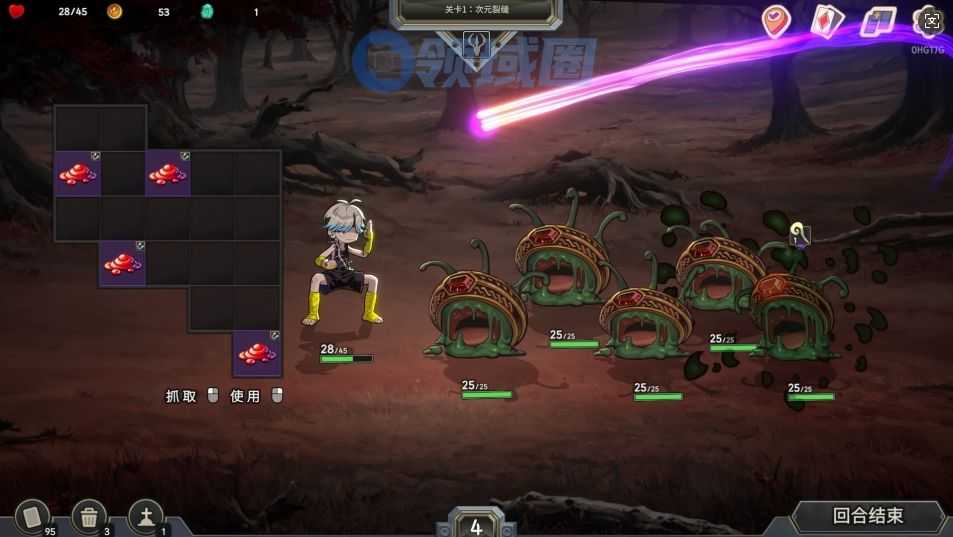Click the purple panels icon
Screen dimensions: 953x537
coord(878,21)
